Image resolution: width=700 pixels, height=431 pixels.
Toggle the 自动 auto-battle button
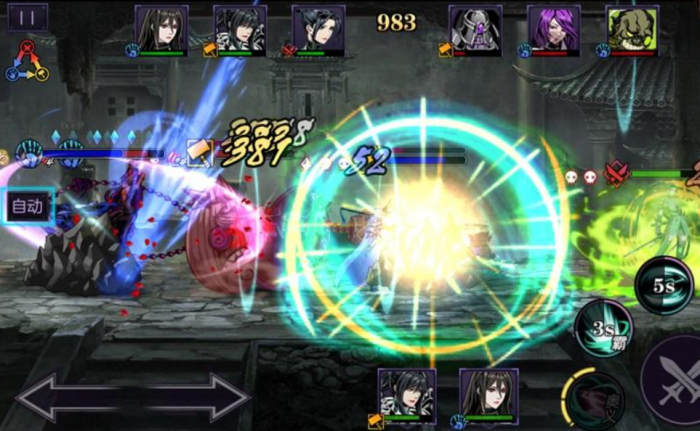[26, 207]
